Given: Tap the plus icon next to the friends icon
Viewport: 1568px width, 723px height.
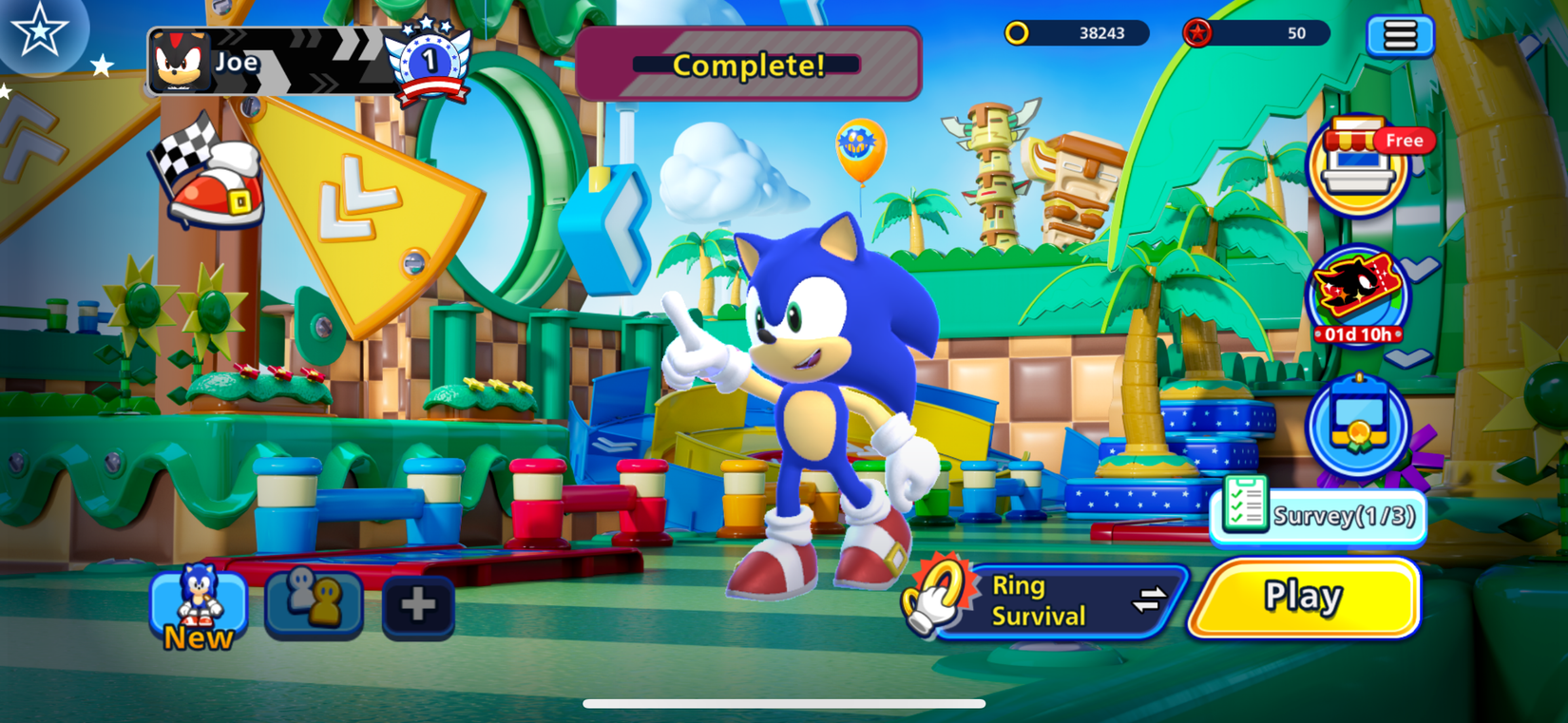Looking at the screenshot, I should (x=418, y=605).
